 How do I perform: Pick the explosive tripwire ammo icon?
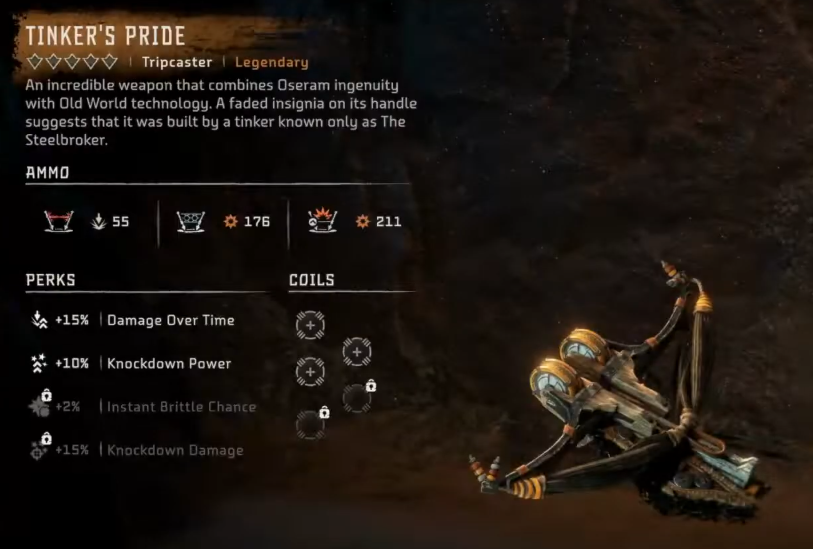coord(321,221)
